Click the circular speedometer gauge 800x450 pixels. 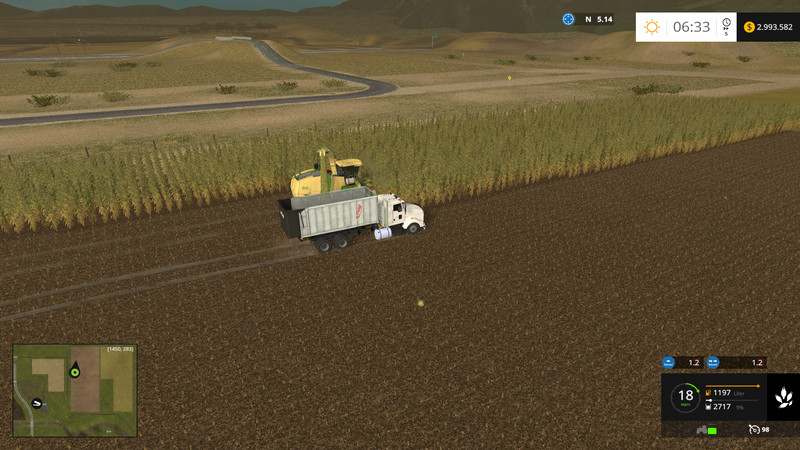click(685, 398)
